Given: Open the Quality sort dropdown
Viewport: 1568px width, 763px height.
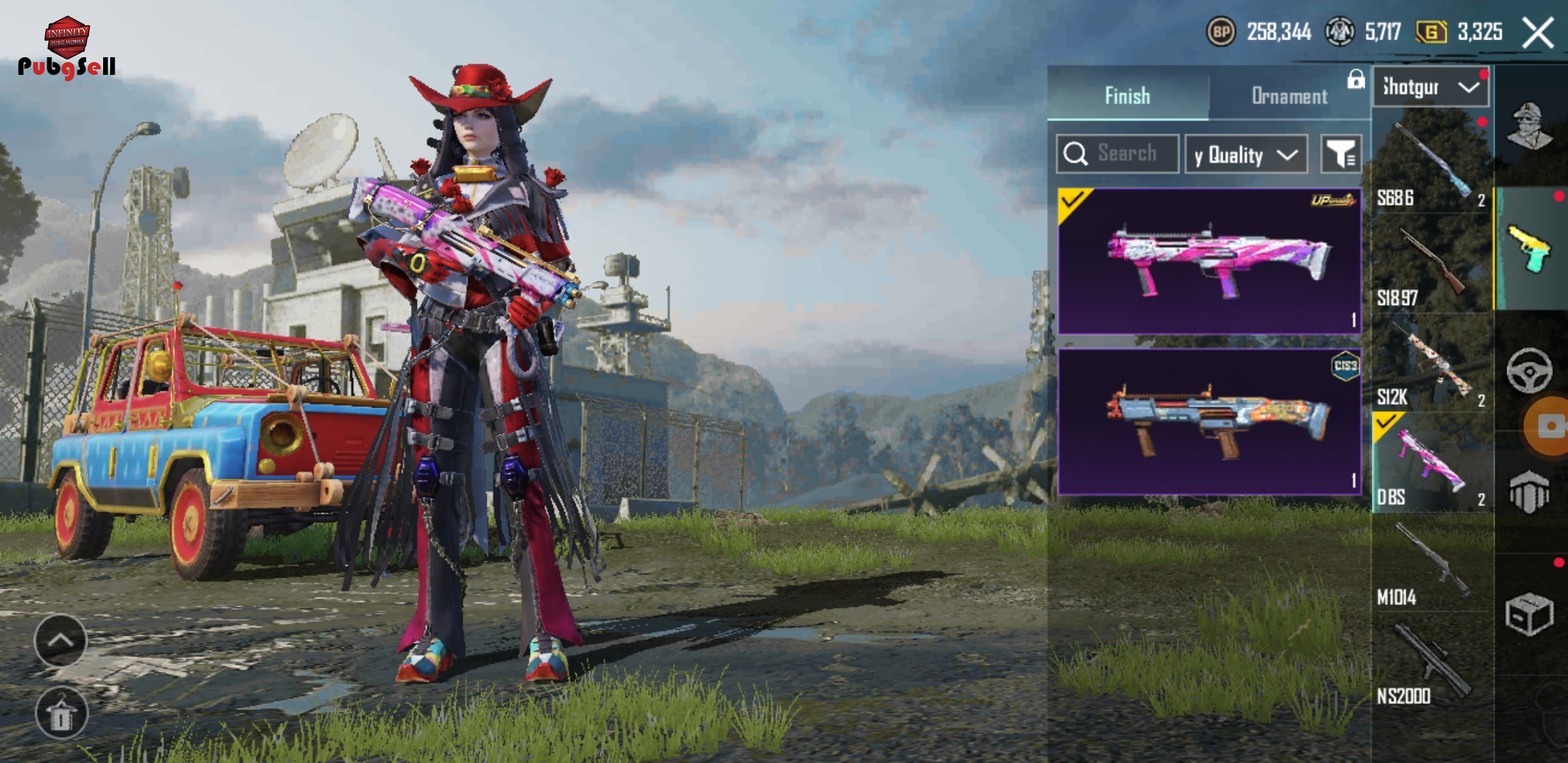Looking at the screenshot, I should tap(1246, 154).
